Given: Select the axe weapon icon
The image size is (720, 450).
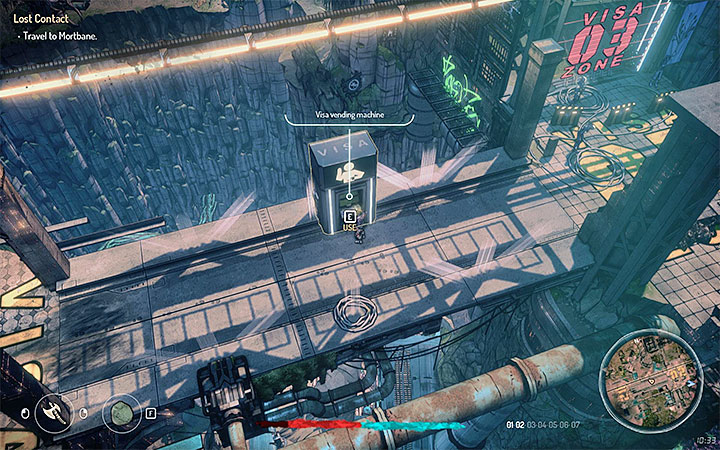Looking at the screenshot, I should coord(52,410).
